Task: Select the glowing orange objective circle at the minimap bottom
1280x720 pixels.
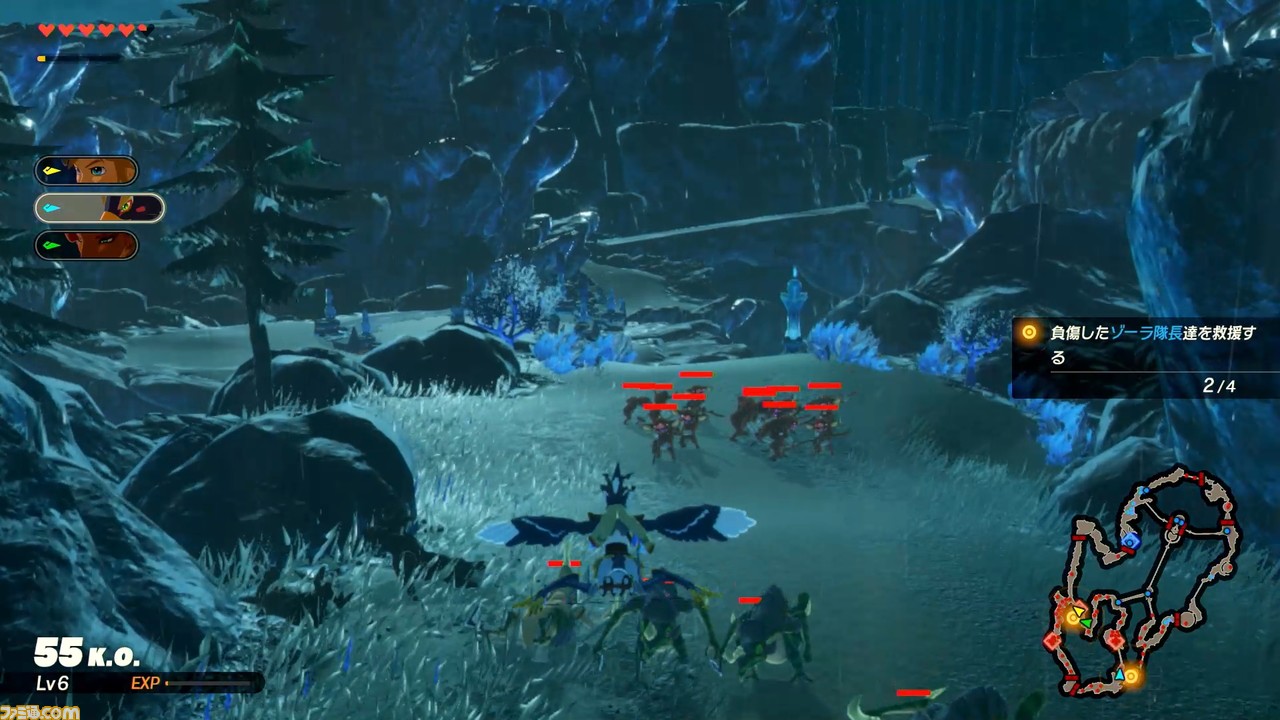Action: coord(1132,677)
